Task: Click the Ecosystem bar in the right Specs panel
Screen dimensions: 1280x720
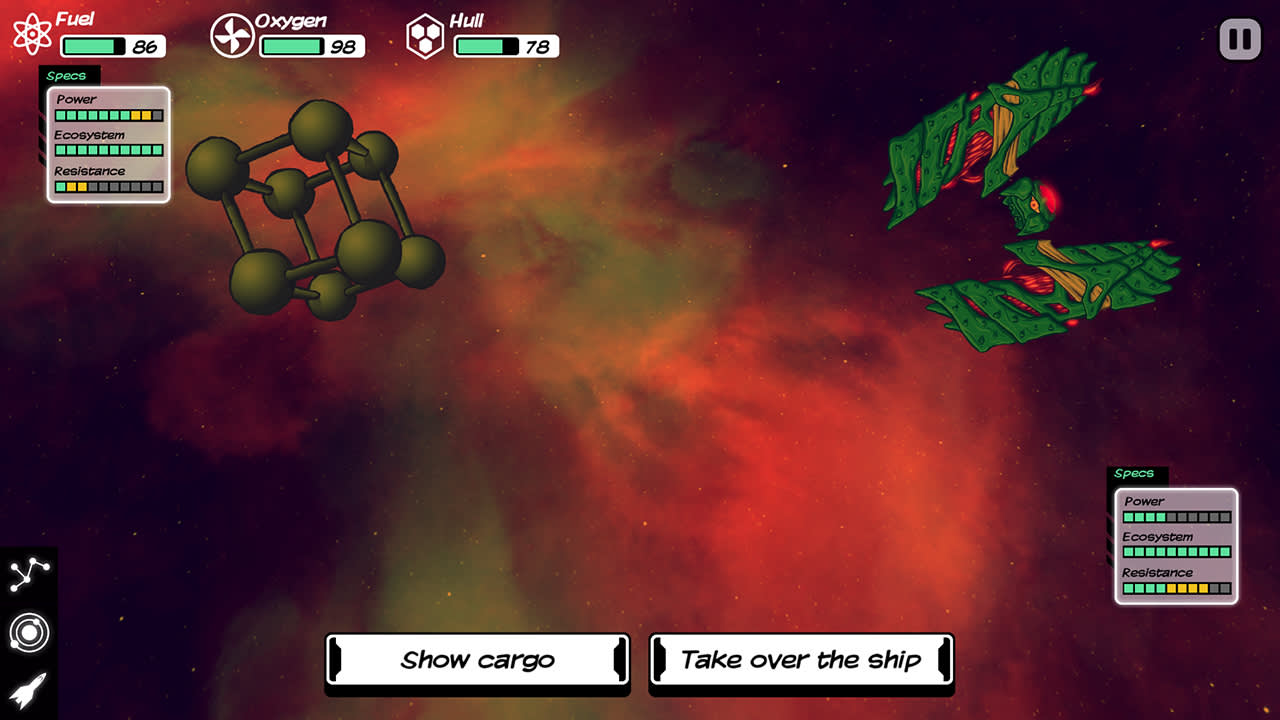Action: point(1176,552)
